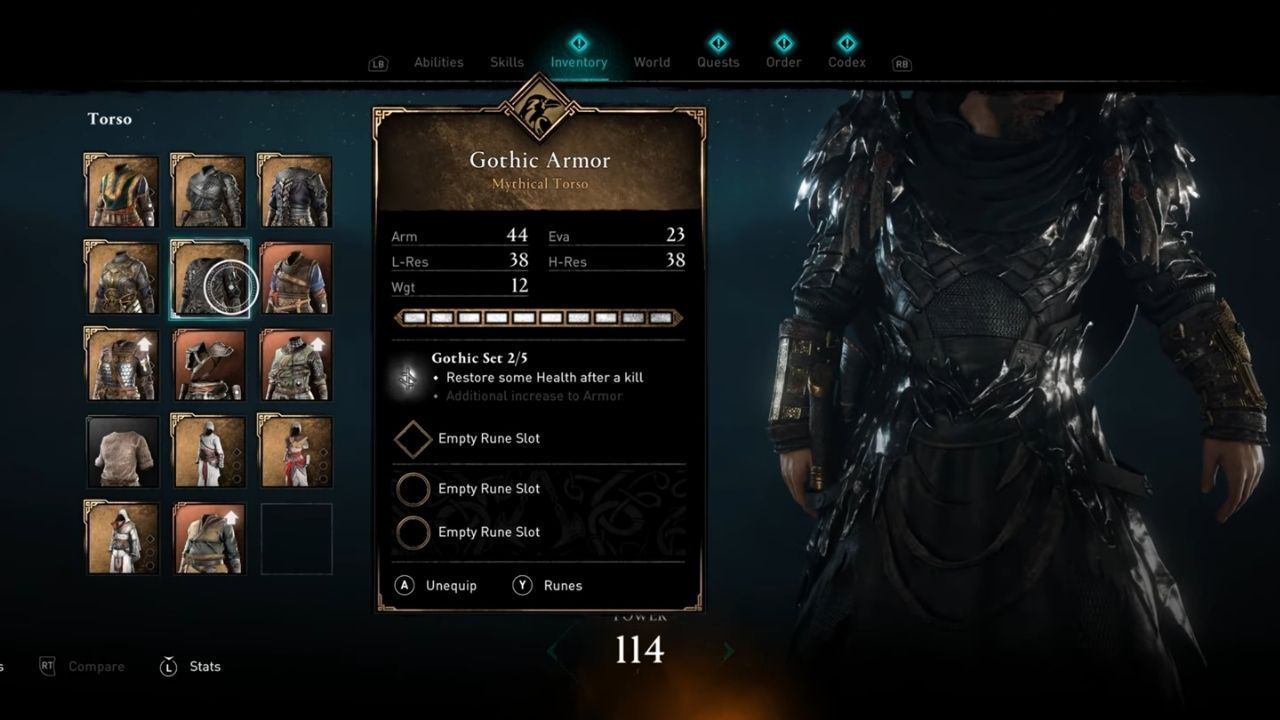Screen dimensions: 1280x720
Task: Open the Quests menu
Action: tap(718, 62)
